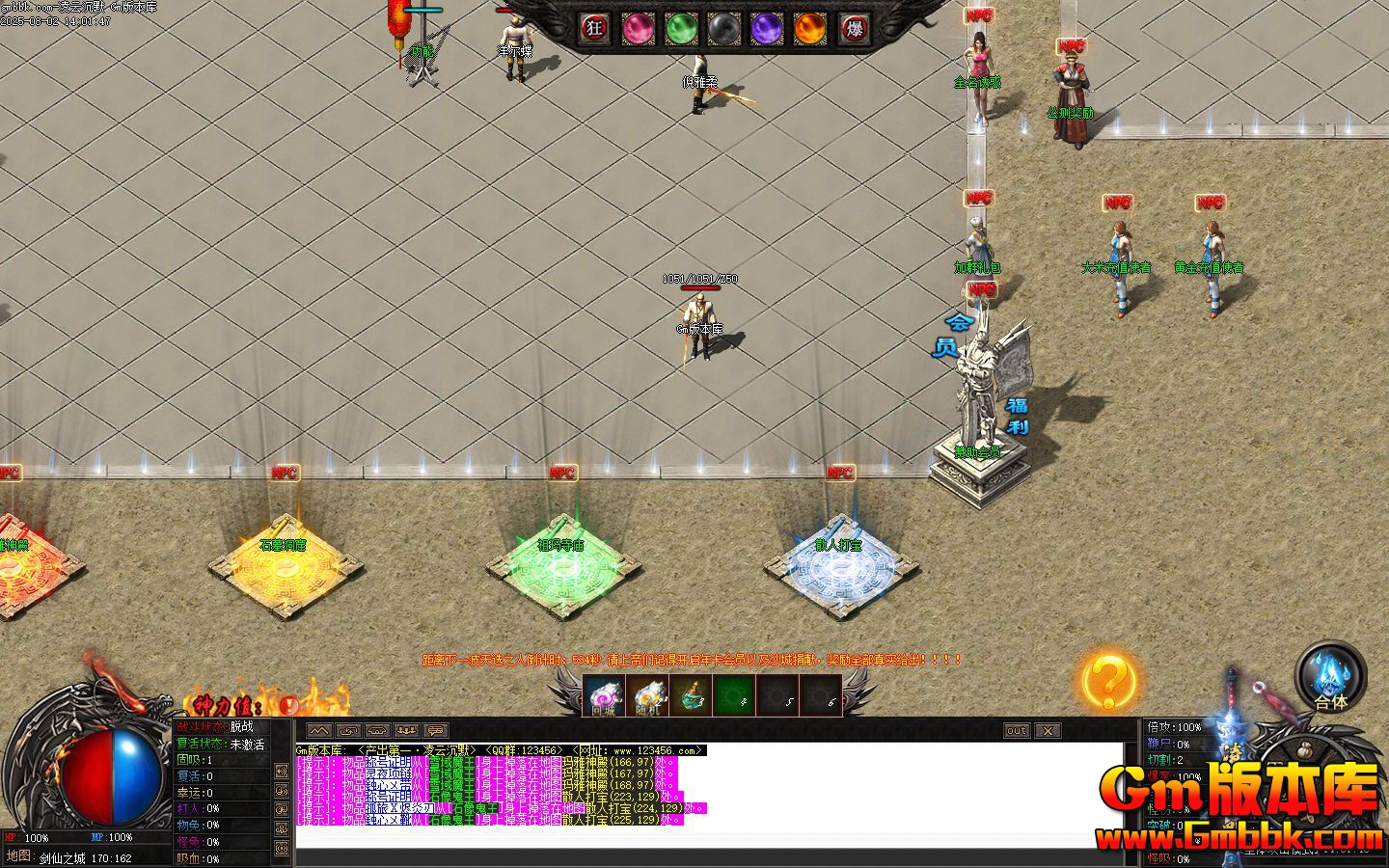Image resolution: width=1389 pixels, height=868 pixels.
Task: Activate the red 狂 frenzy button
Action: pyautogui.click(x=595, y=29)
